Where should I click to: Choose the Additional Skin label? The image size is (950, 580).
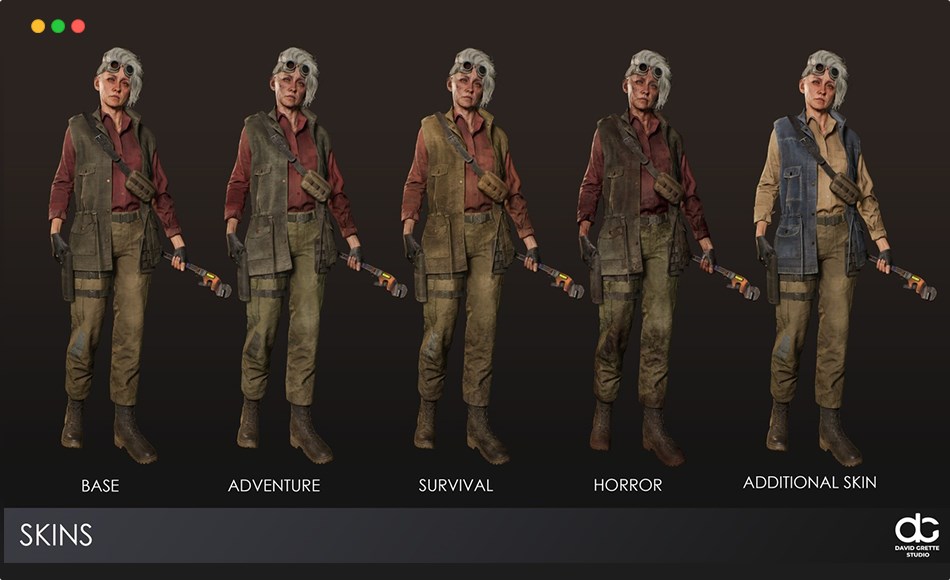[810, 483]
